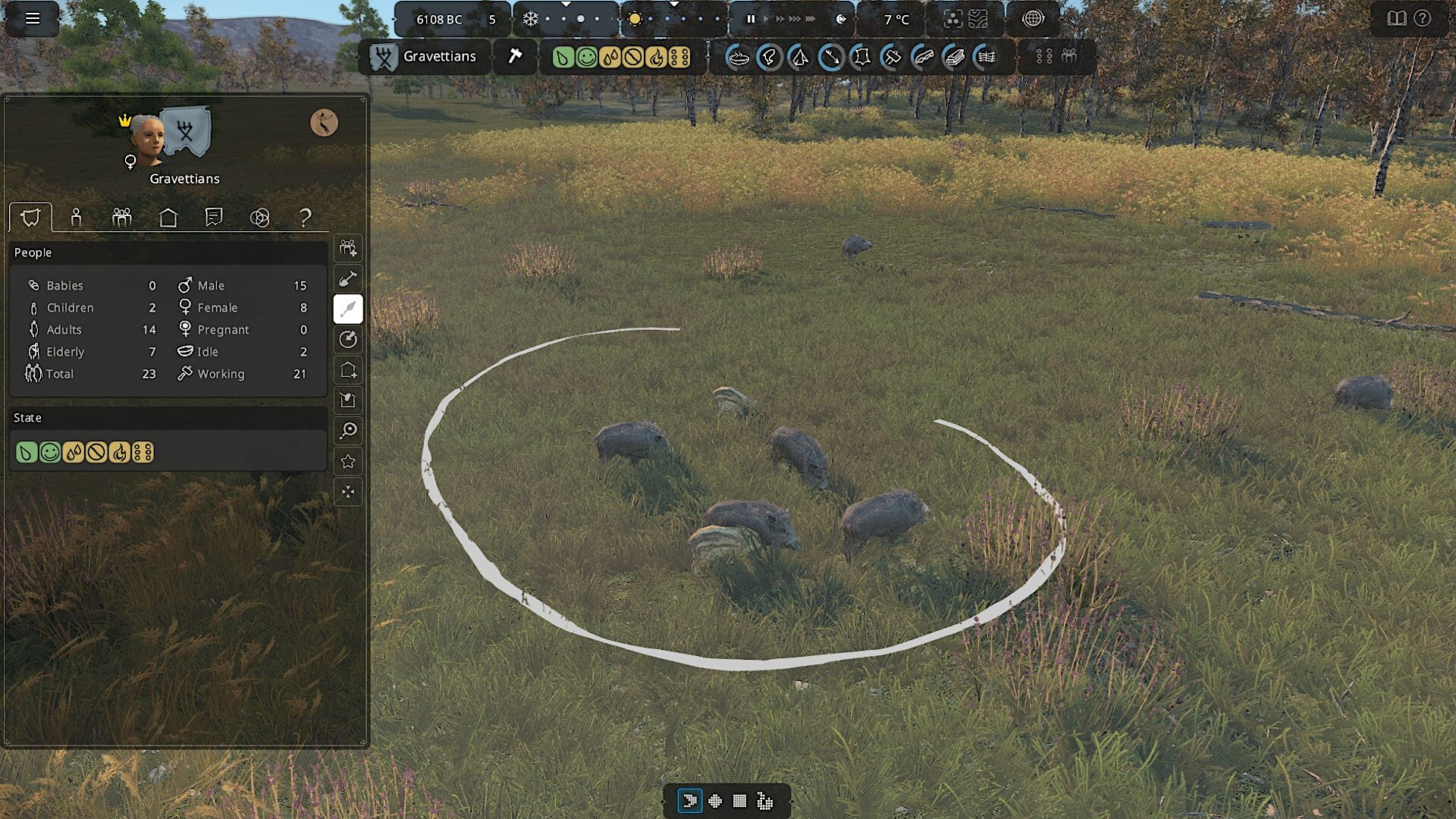Screen dimensions: 1456x819
Task: Show the tent resource indicator
Action: 800,57
